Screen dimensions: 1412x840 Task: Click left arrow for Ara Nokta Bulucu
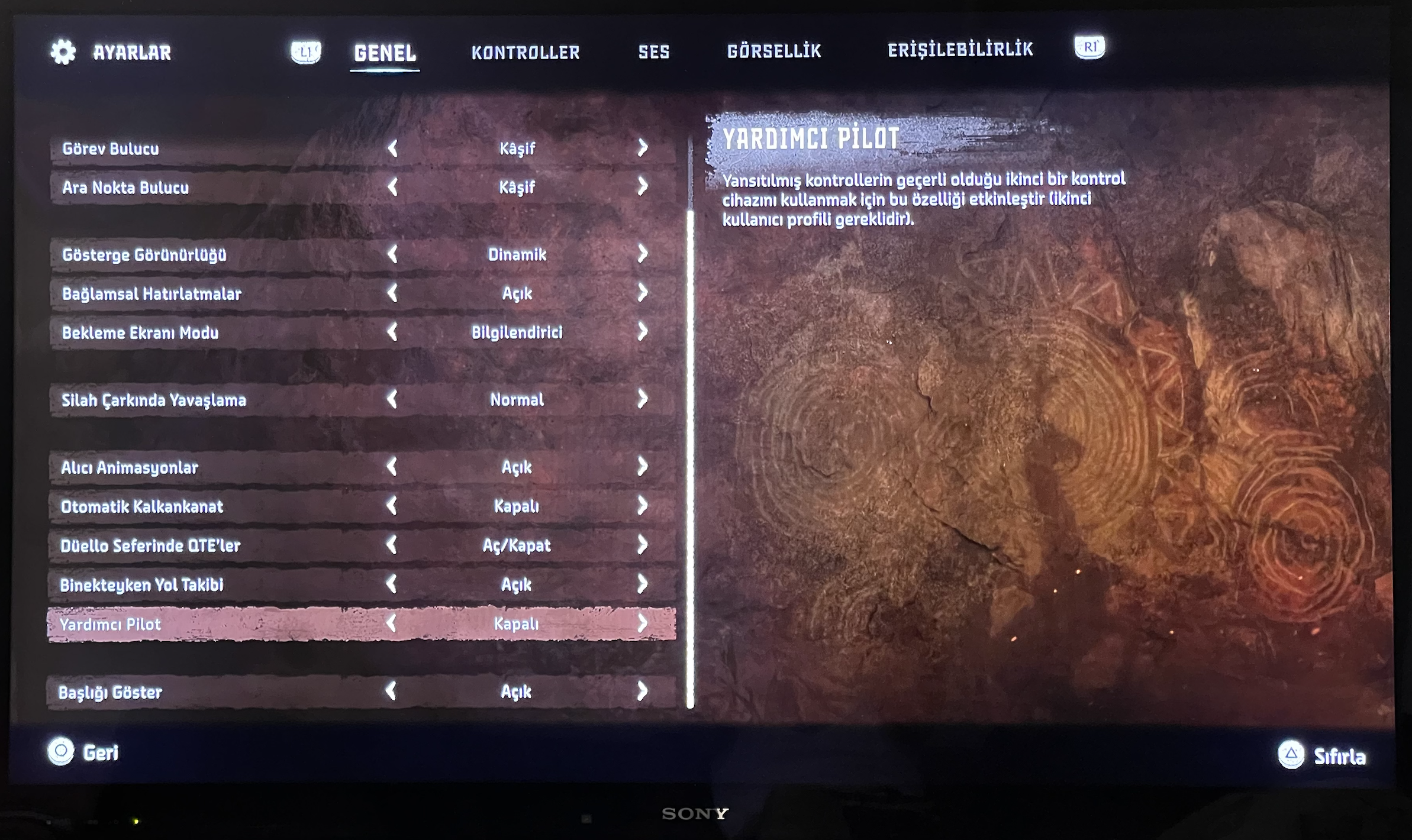(392, 188)
